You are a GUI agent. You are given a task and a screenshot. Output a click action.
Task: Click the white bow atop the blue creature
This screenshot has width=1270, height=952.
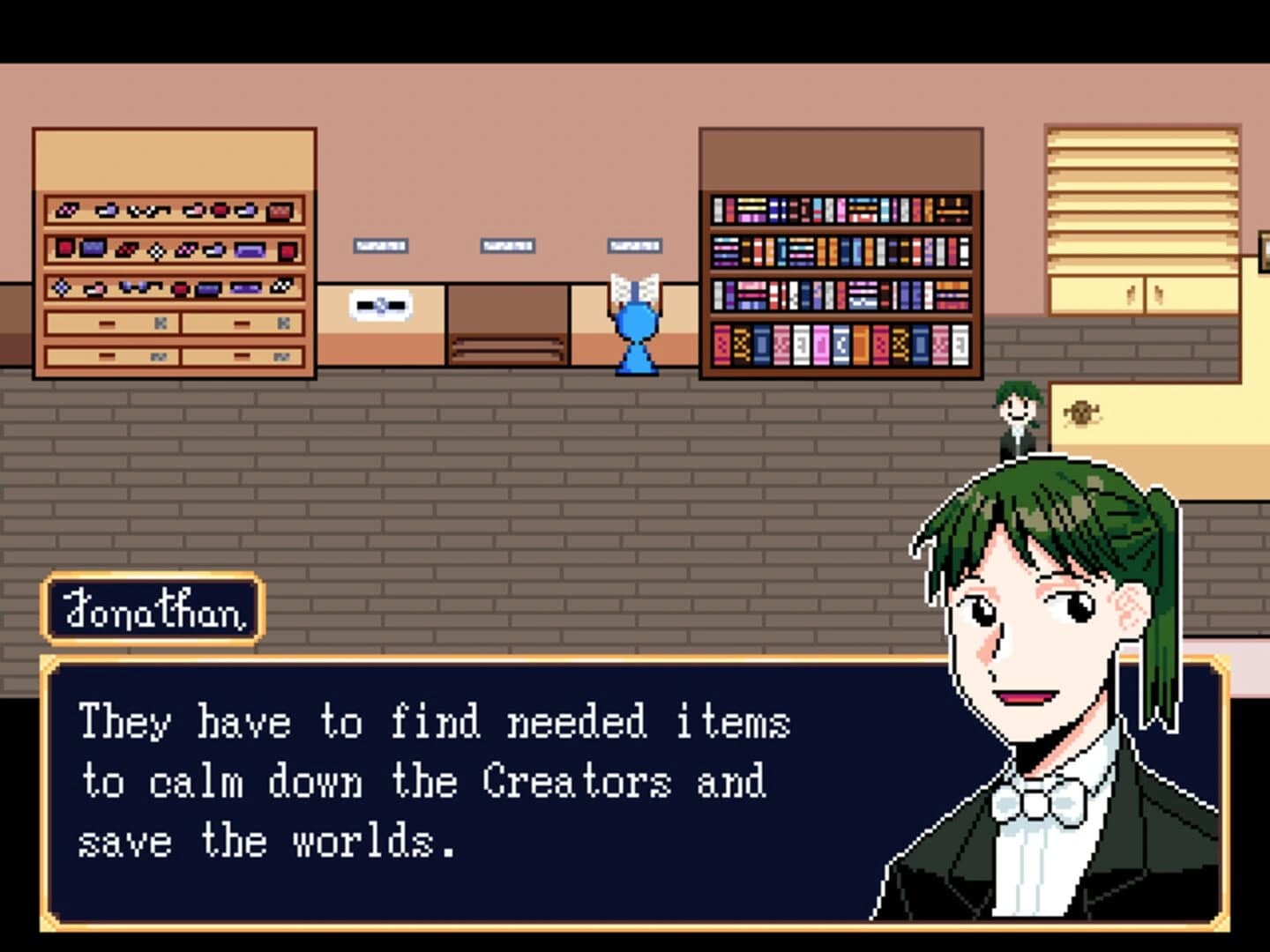pyautogui.click(x=634, y=286)
